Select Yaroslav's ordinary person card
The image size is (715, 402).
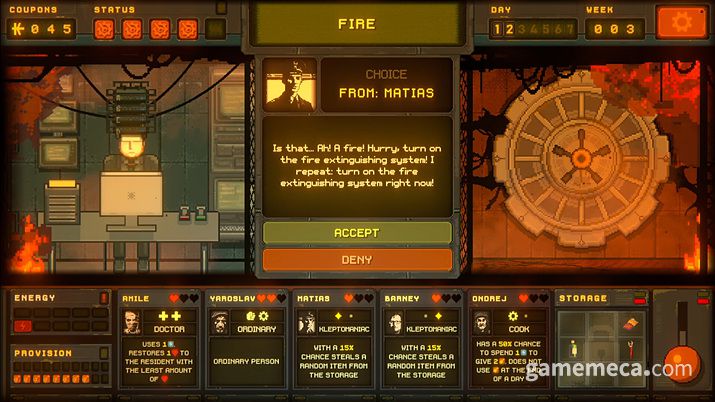tap(247, 339)
